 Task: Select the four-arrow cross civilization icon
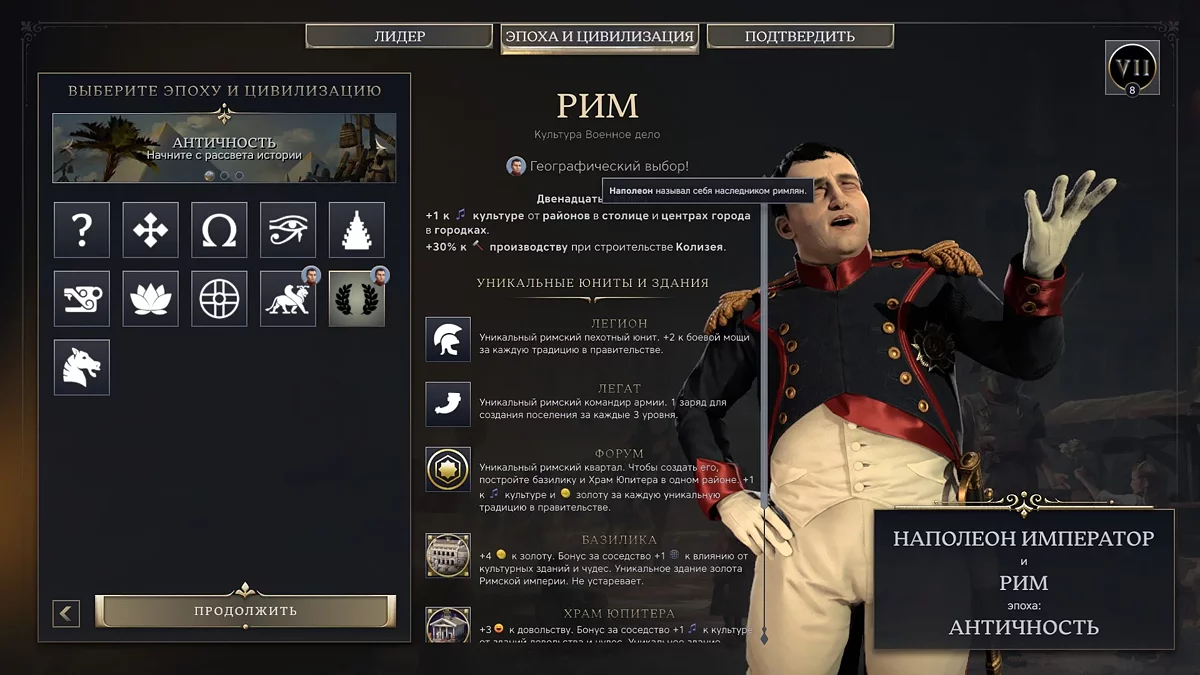[x=151, y=230]
